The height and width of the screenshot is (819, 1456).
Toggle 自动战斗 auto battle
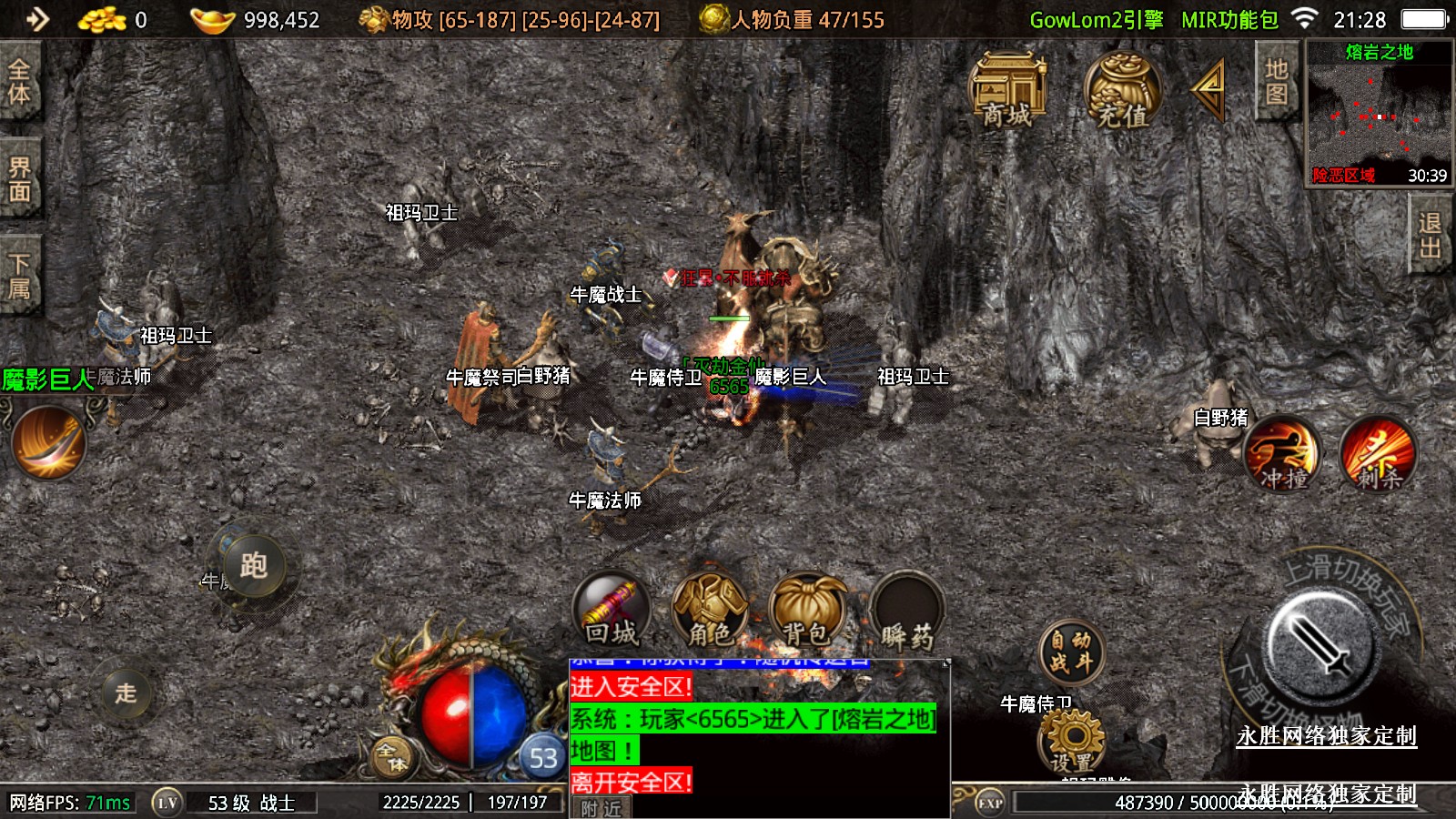[1071, 652]
